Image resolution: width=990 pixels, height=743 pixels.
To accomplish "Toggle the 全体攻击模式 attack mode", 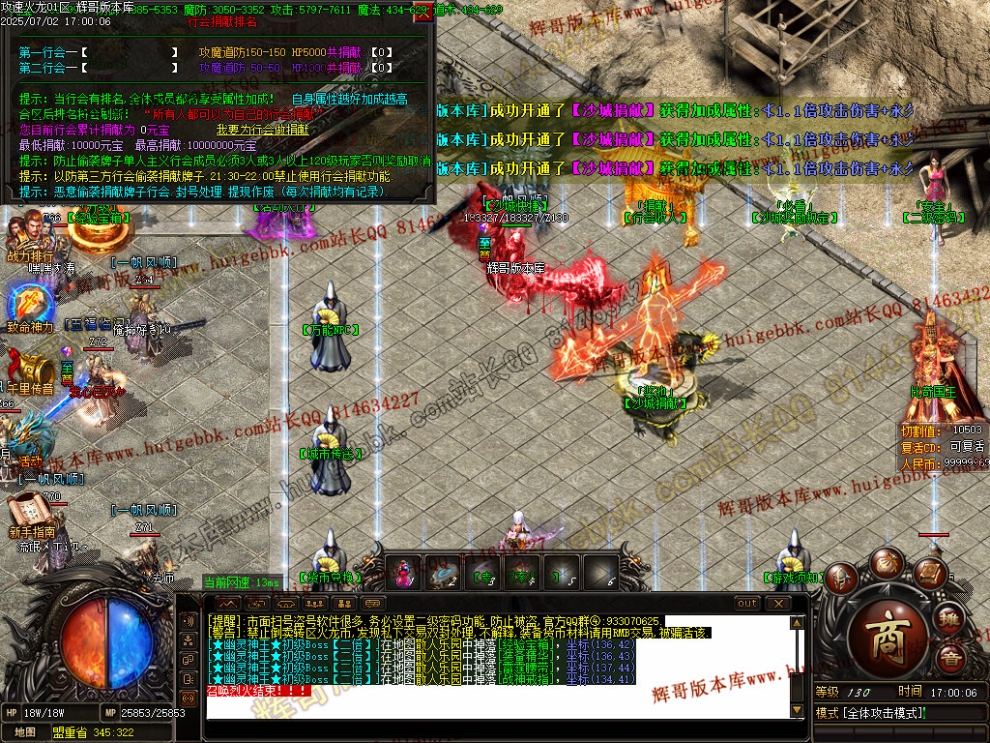I will coord(870,713).
